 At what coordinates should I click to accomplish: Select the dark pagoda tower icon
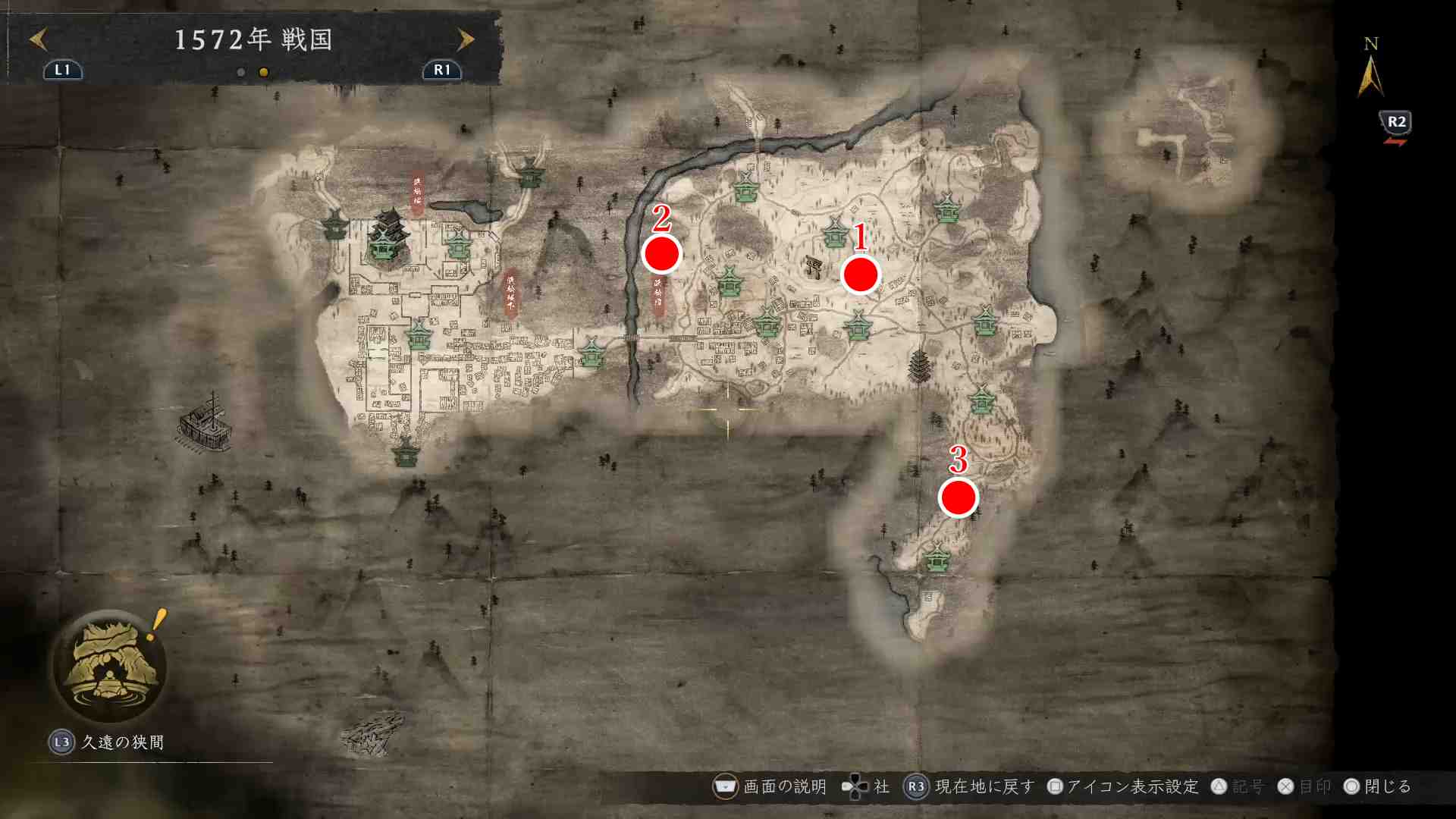point(918,366)
